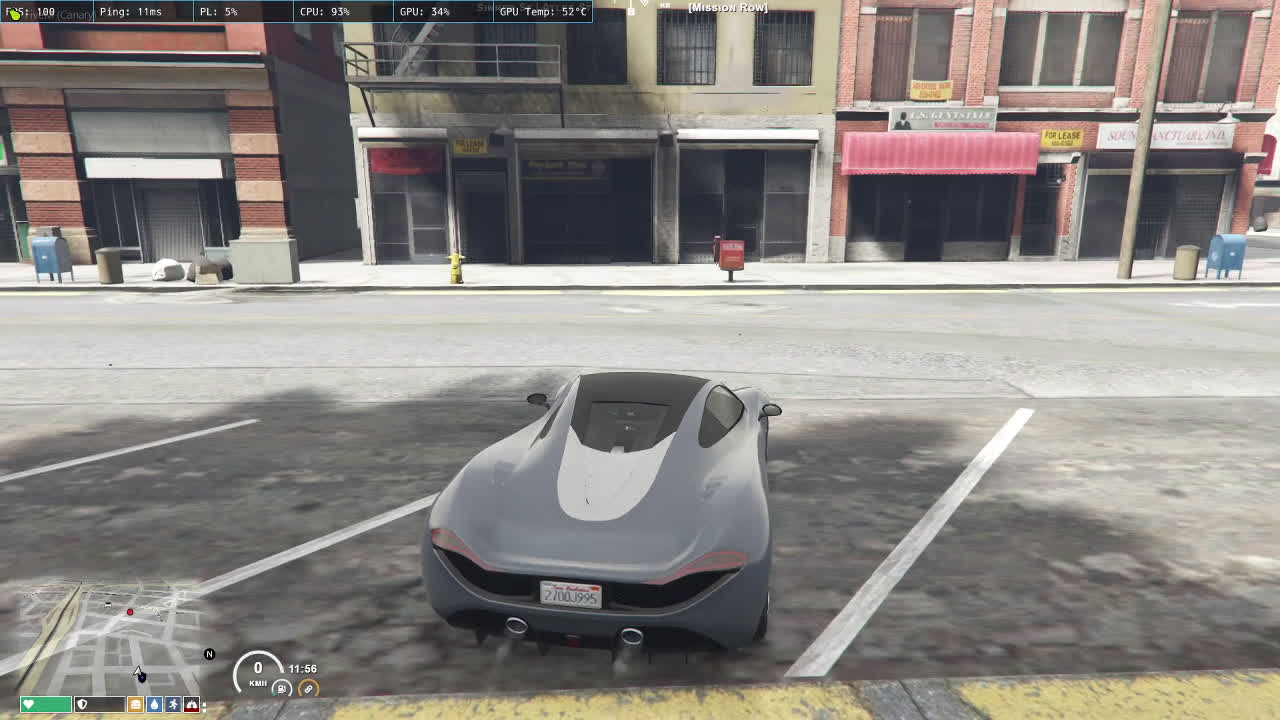This screenshot has width=1280, height=720.
Task: Click the fuel pump gauge icon
Action: click(x=283, y=689)
